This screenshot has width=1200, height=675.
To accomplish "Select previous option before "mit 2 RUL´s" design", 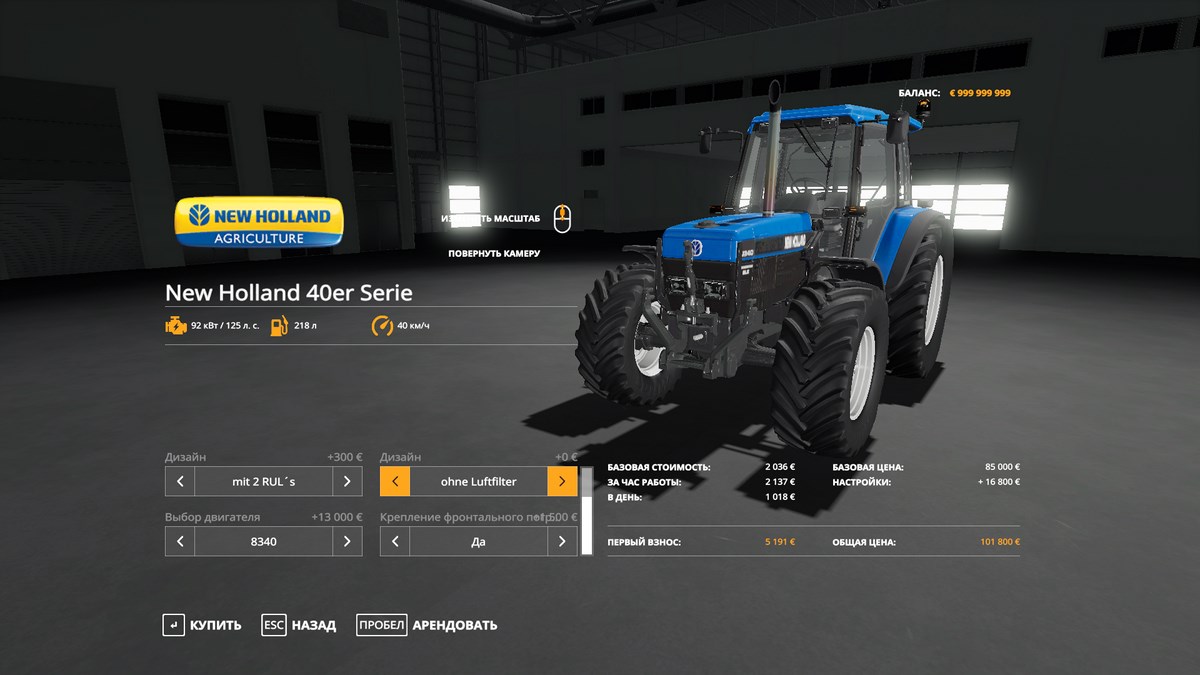I will point(180,481).
